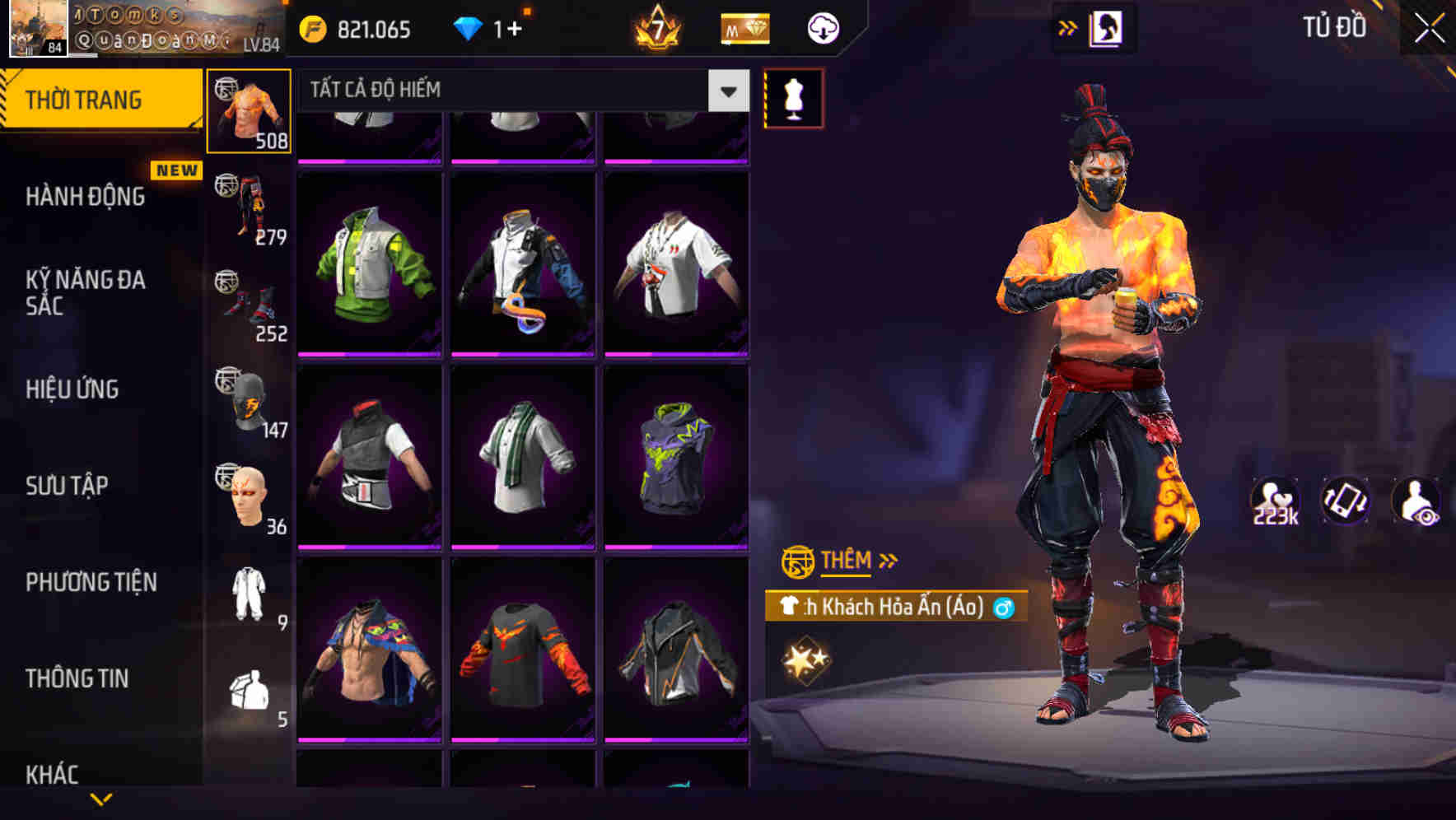Click the character portrait icon near Tủ Đồ
The width and height of the screenshot is (1456, 820).
1108,27
